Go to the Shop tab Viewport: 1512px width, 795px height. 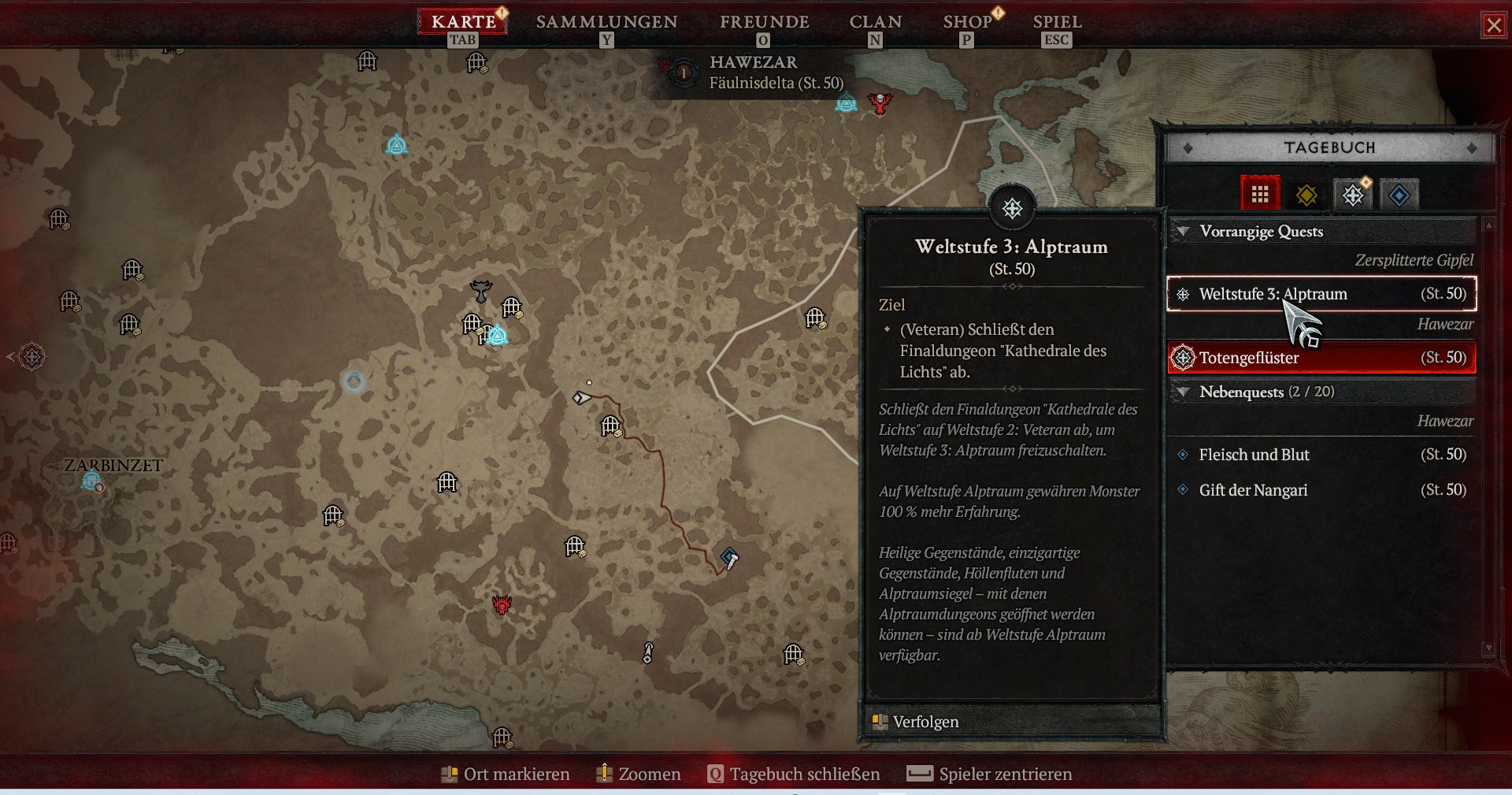(x=968, y=22)
